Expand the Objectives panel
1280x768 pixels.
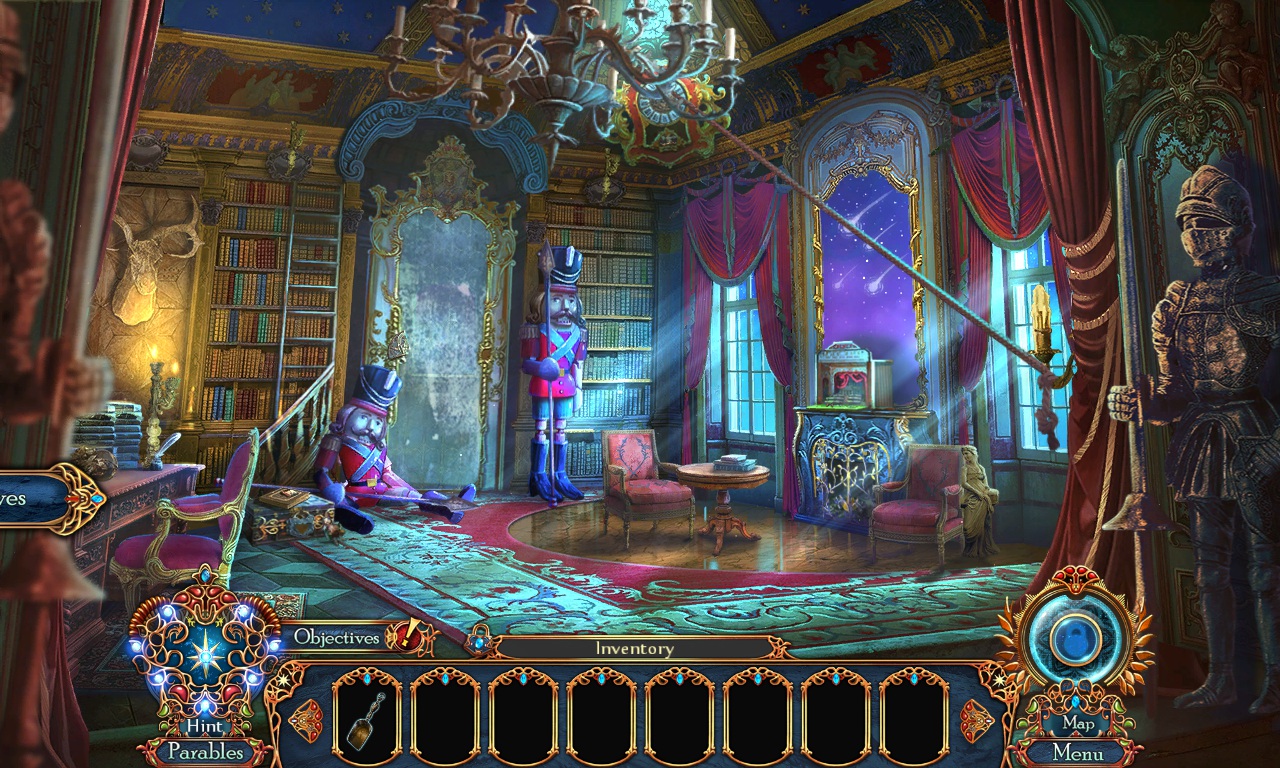point(335,635)
